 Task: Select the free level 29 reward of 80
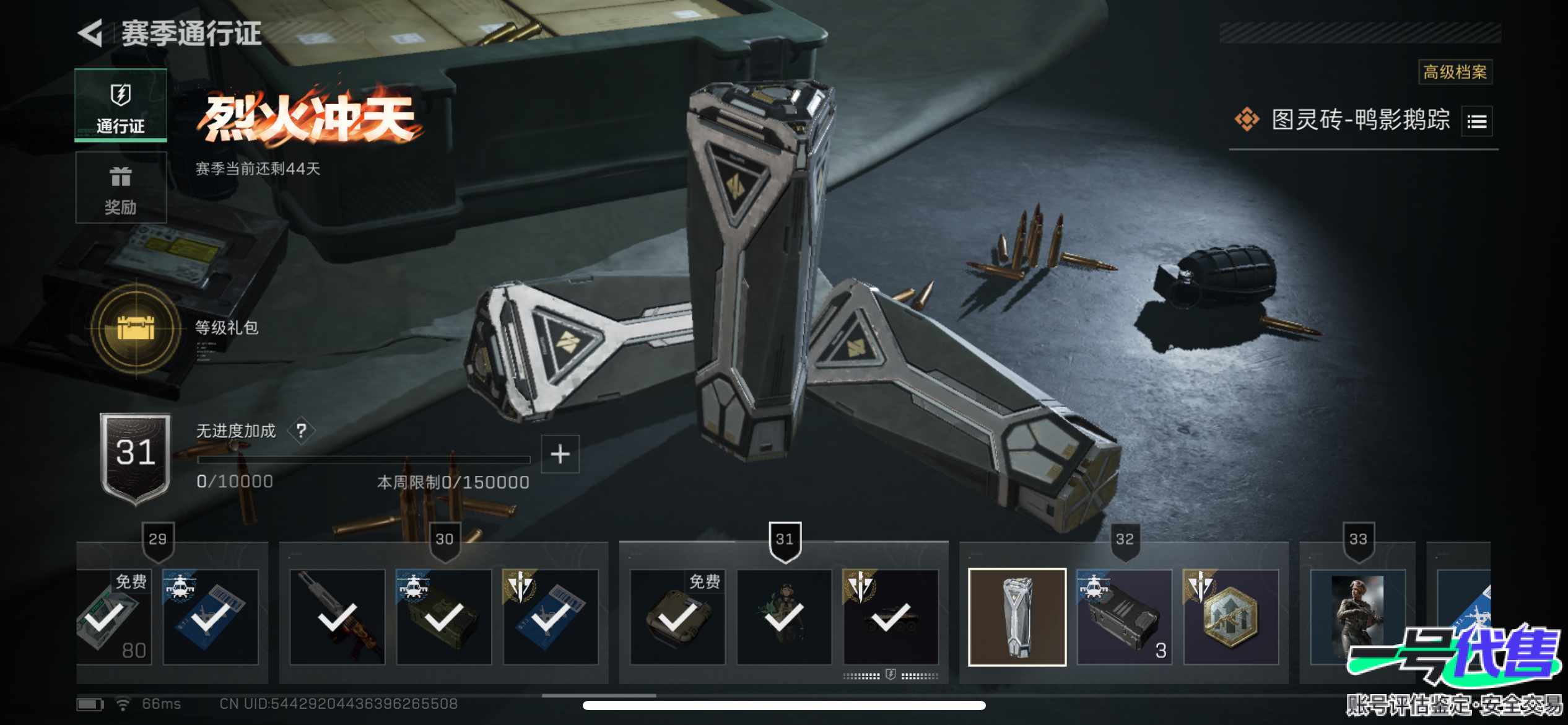(x=113, y=617)
